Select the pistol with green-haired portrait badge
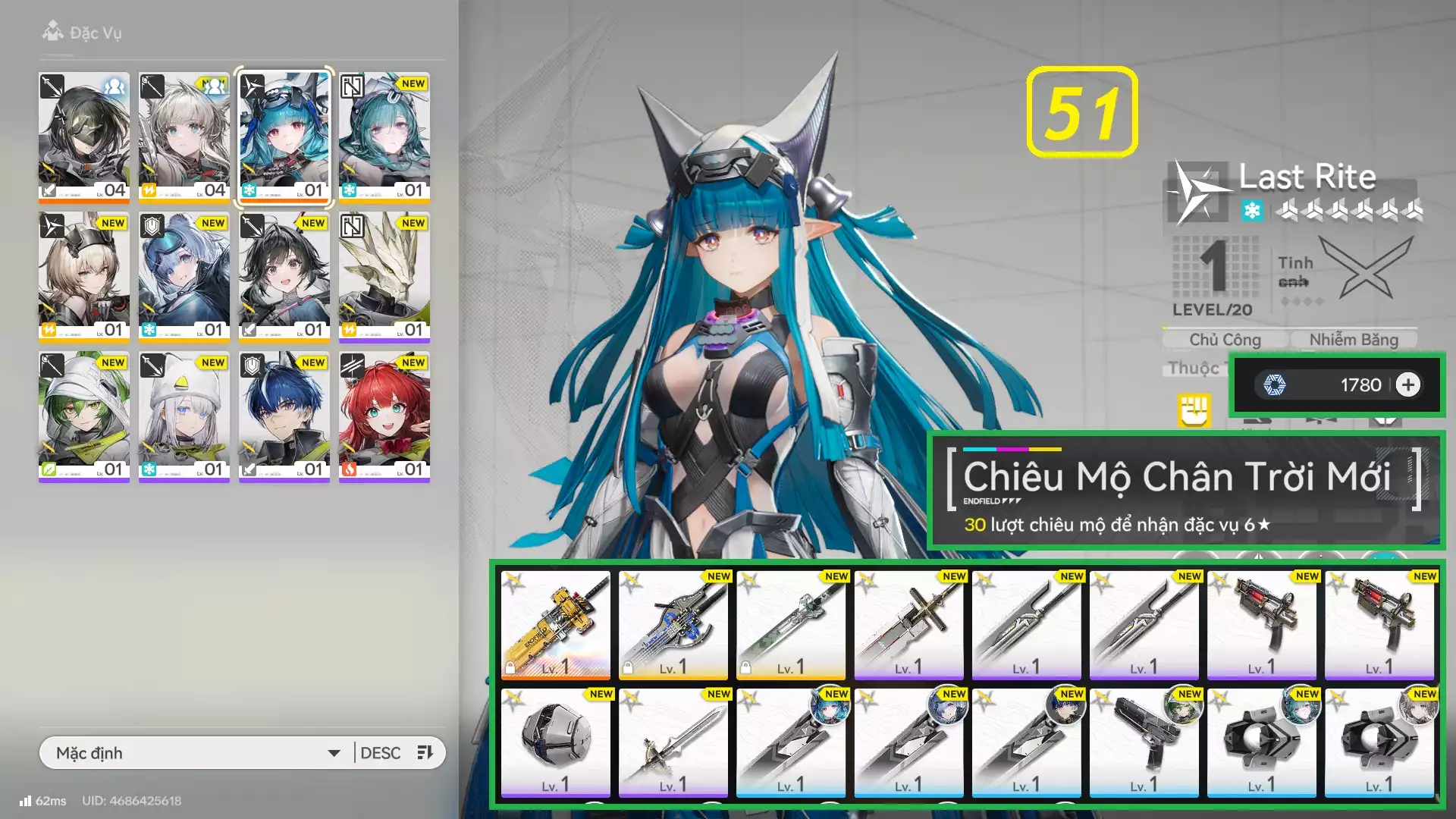This screenshot has width=1456, height=819. (x=1144, y=742)
